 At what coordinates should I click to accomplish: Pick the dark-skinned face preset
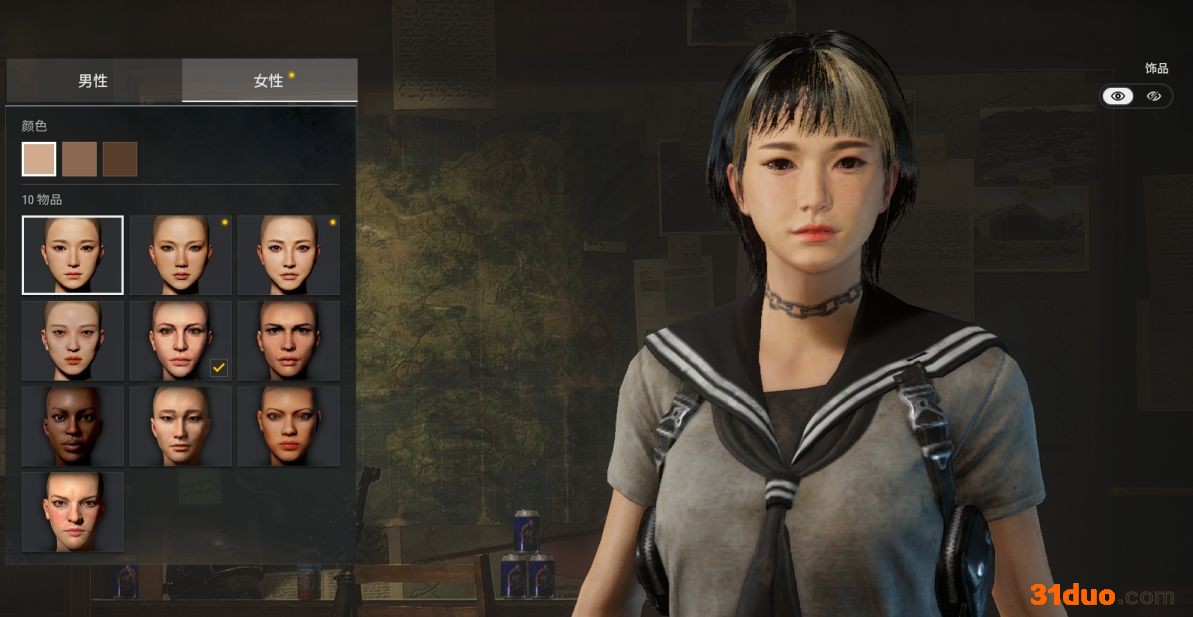click(x=73, y=426)
